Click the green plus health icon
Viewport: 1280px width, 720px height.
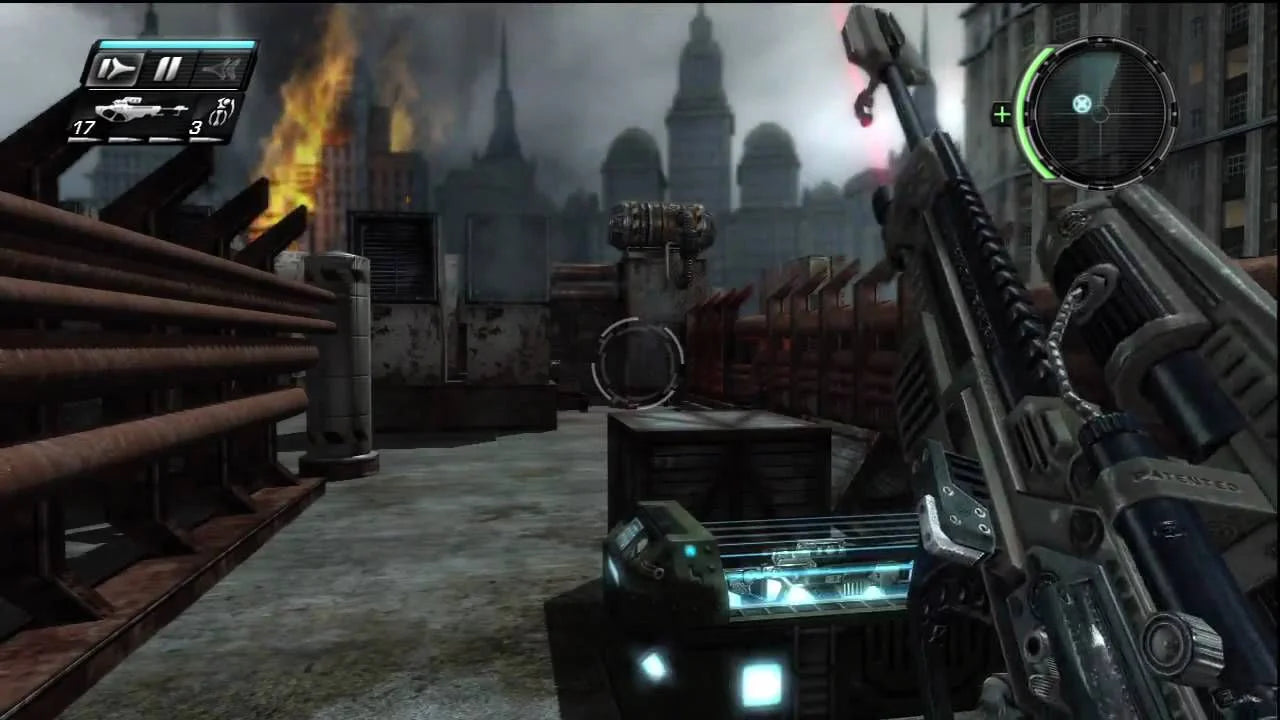click(1001, 114)
